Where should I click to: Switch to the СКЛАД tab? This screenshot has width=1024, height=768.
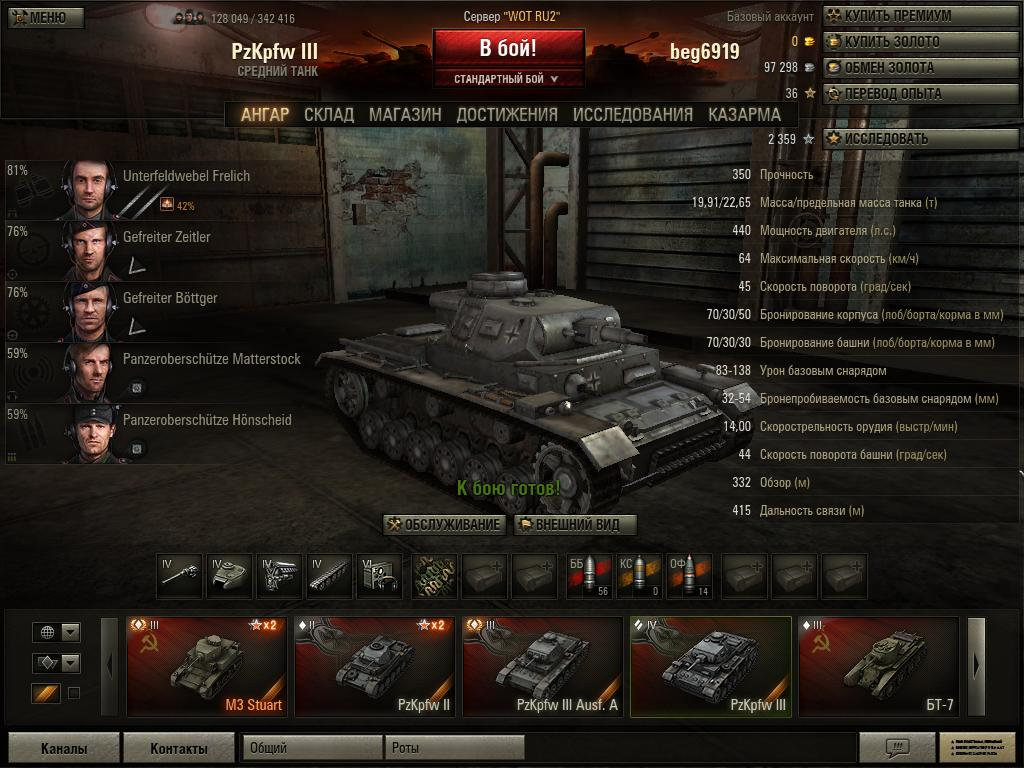328,114
